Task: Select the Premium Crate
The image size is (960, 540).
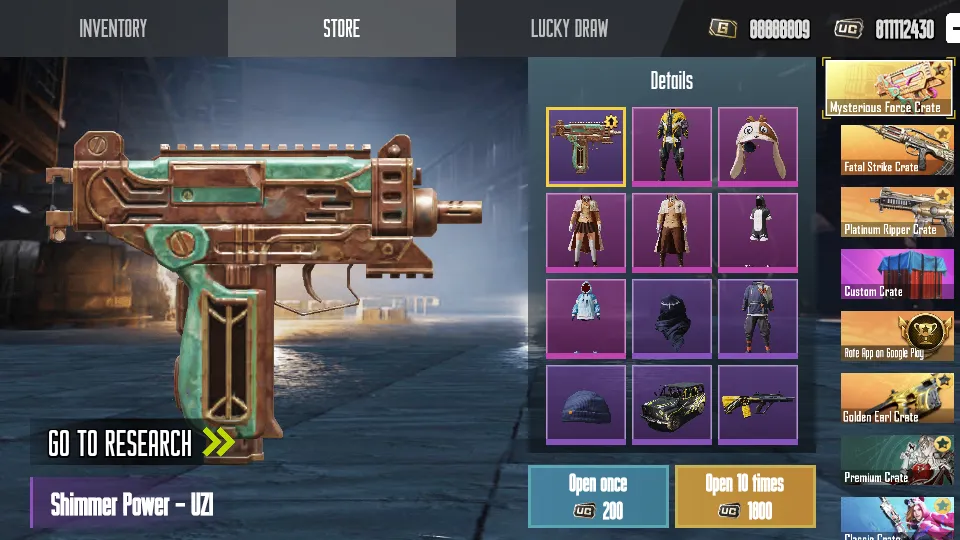Action: (x=896, y=460)
